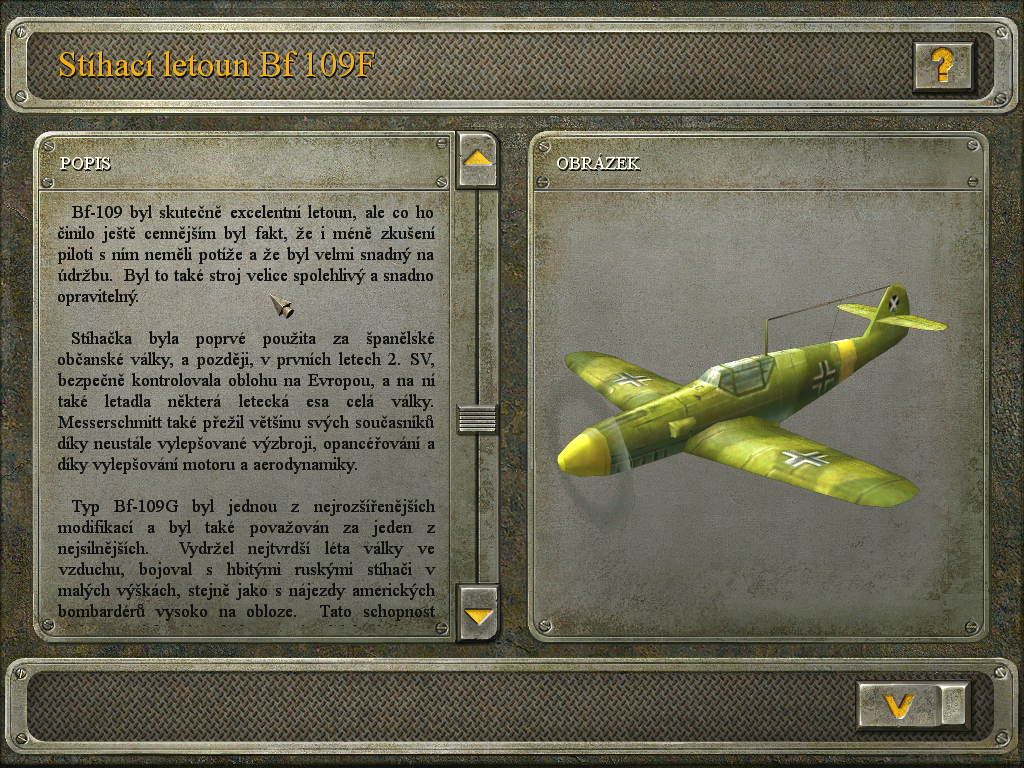This screenshot has width=1024, height=768.
Task: Click the scroll down arrow for description
Action: (x=478, y=613)
